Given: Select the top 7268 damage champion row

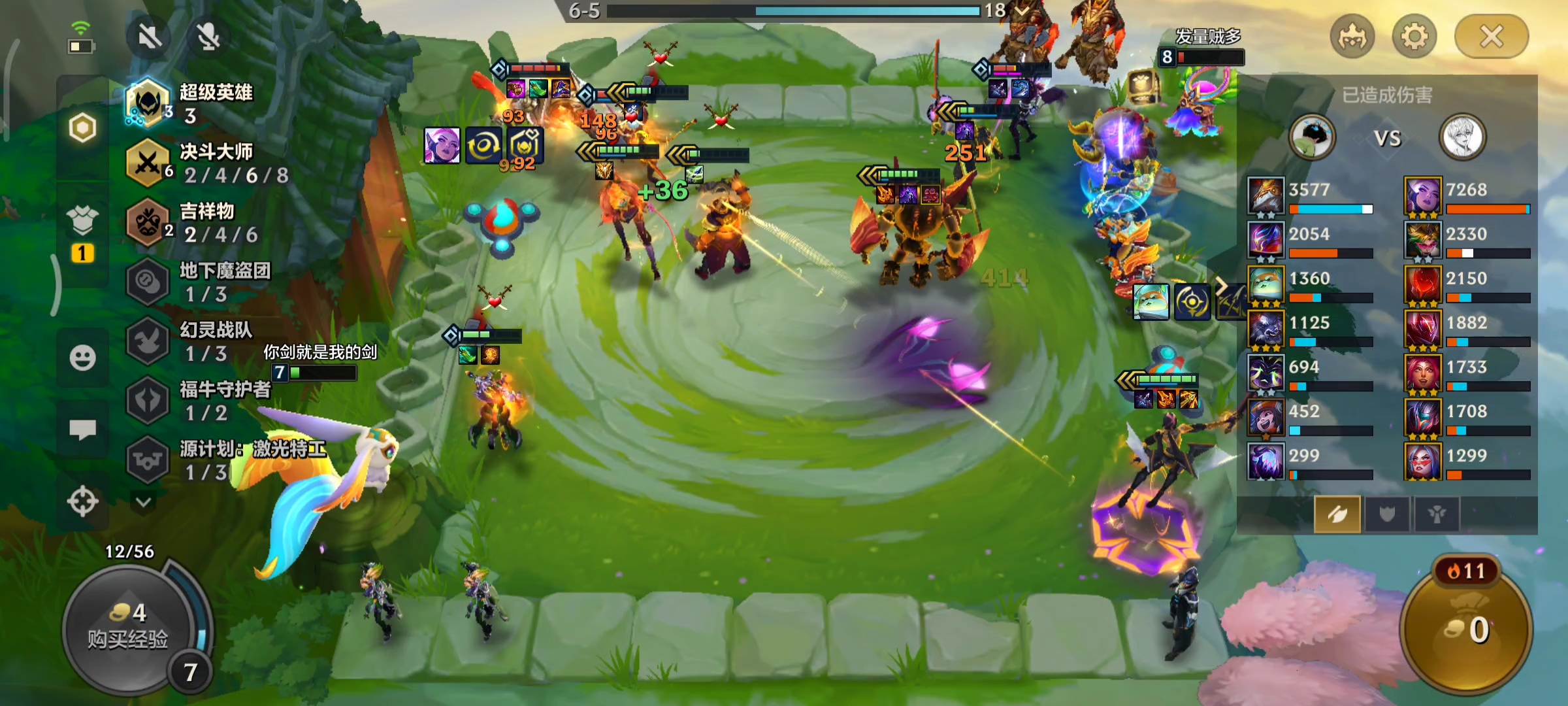Looking at the screenshot, I should click(x=1467, y=196).
